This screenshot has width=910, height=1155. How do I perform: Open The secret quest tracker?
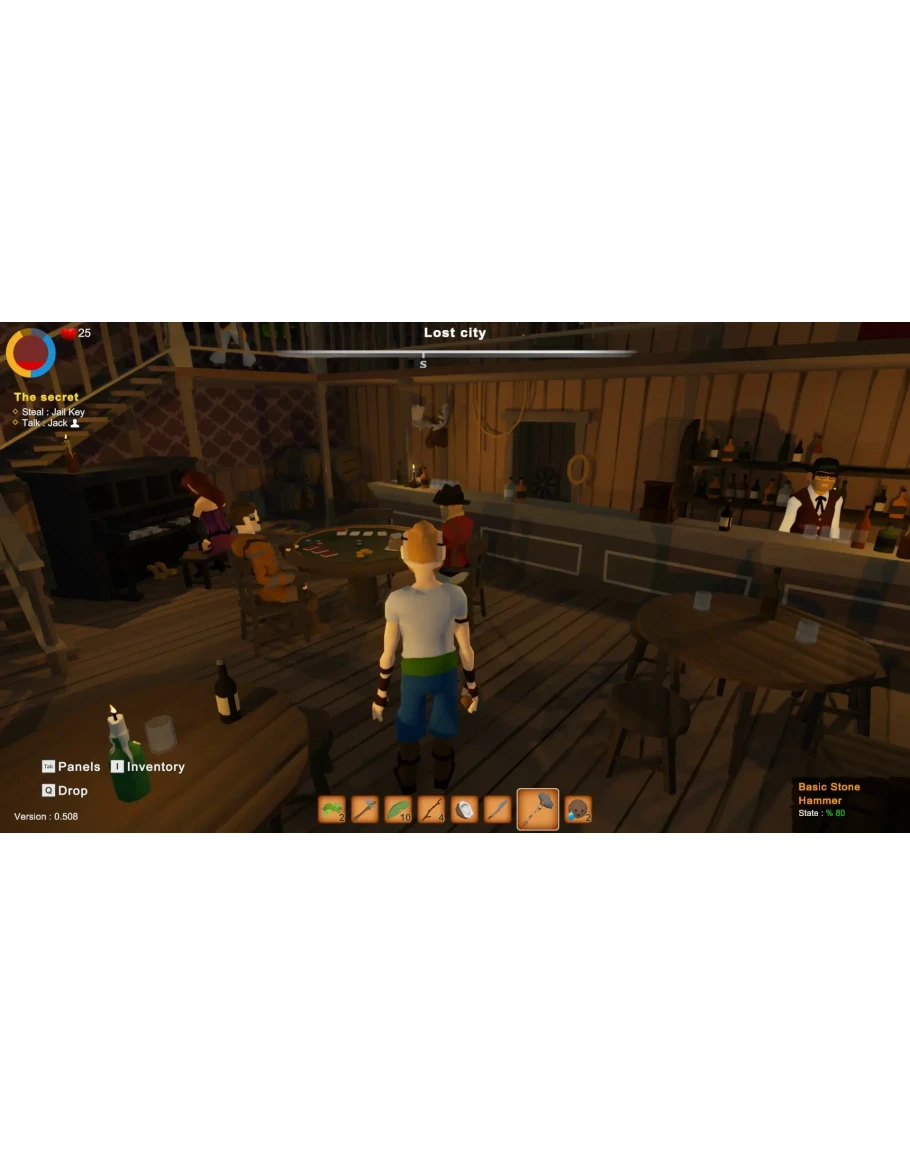[x=46, y=397]
